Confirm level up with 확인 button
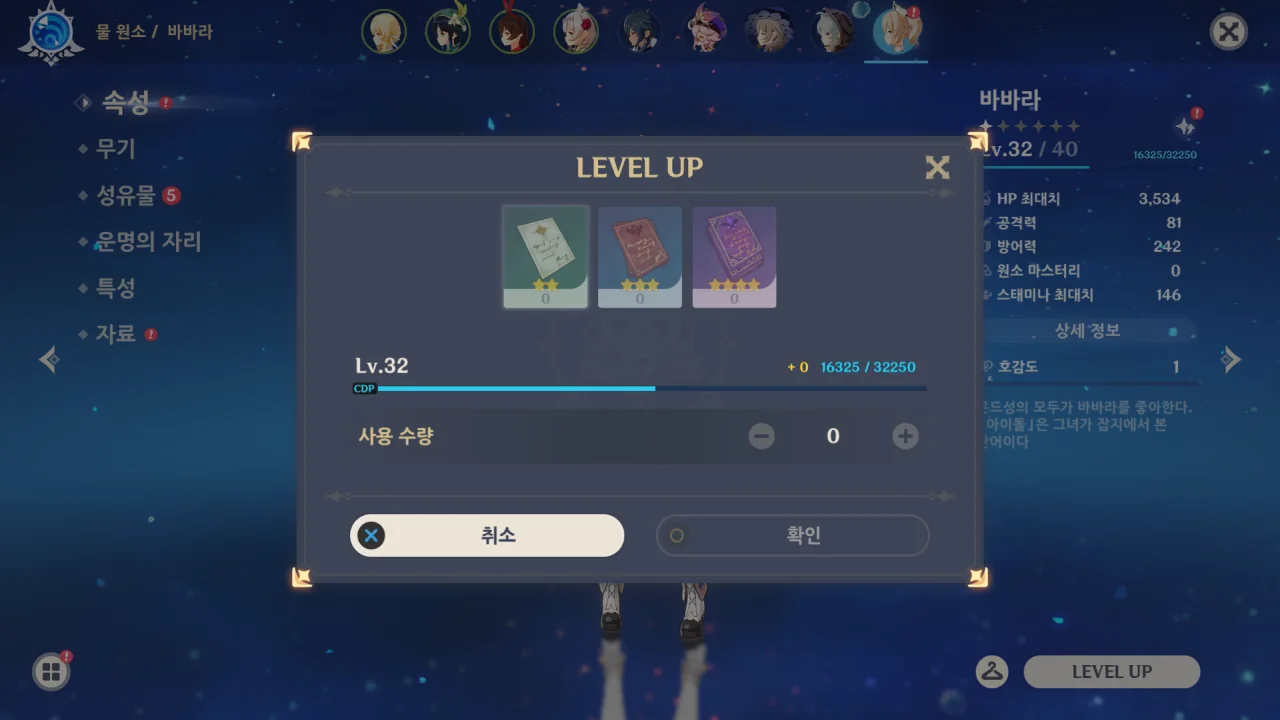The width and height of the screenshot is (1280, 720). [792, 536]
